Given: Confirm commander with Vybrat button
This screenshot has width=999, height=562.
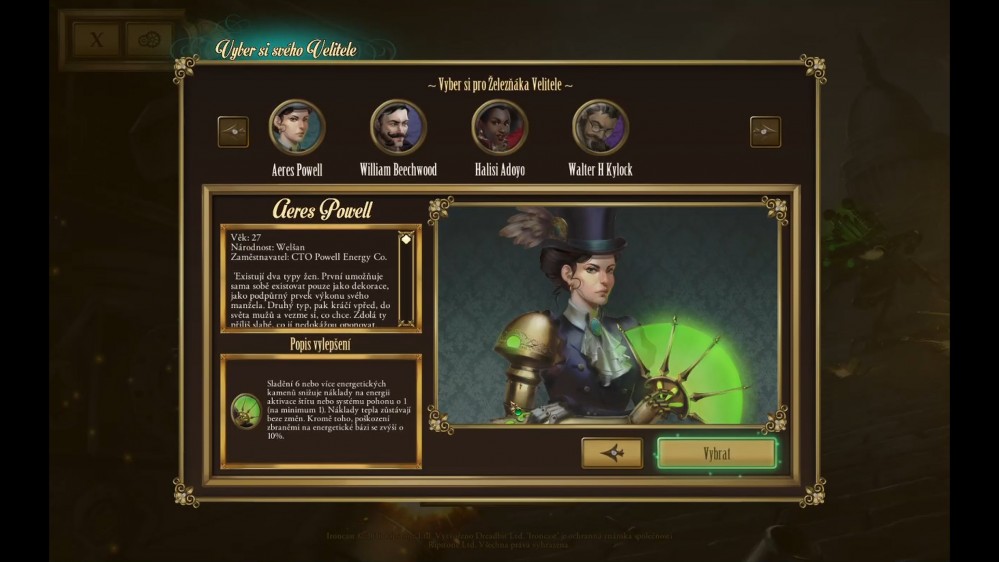Looking at the screenshot, I should click(716, 453).
